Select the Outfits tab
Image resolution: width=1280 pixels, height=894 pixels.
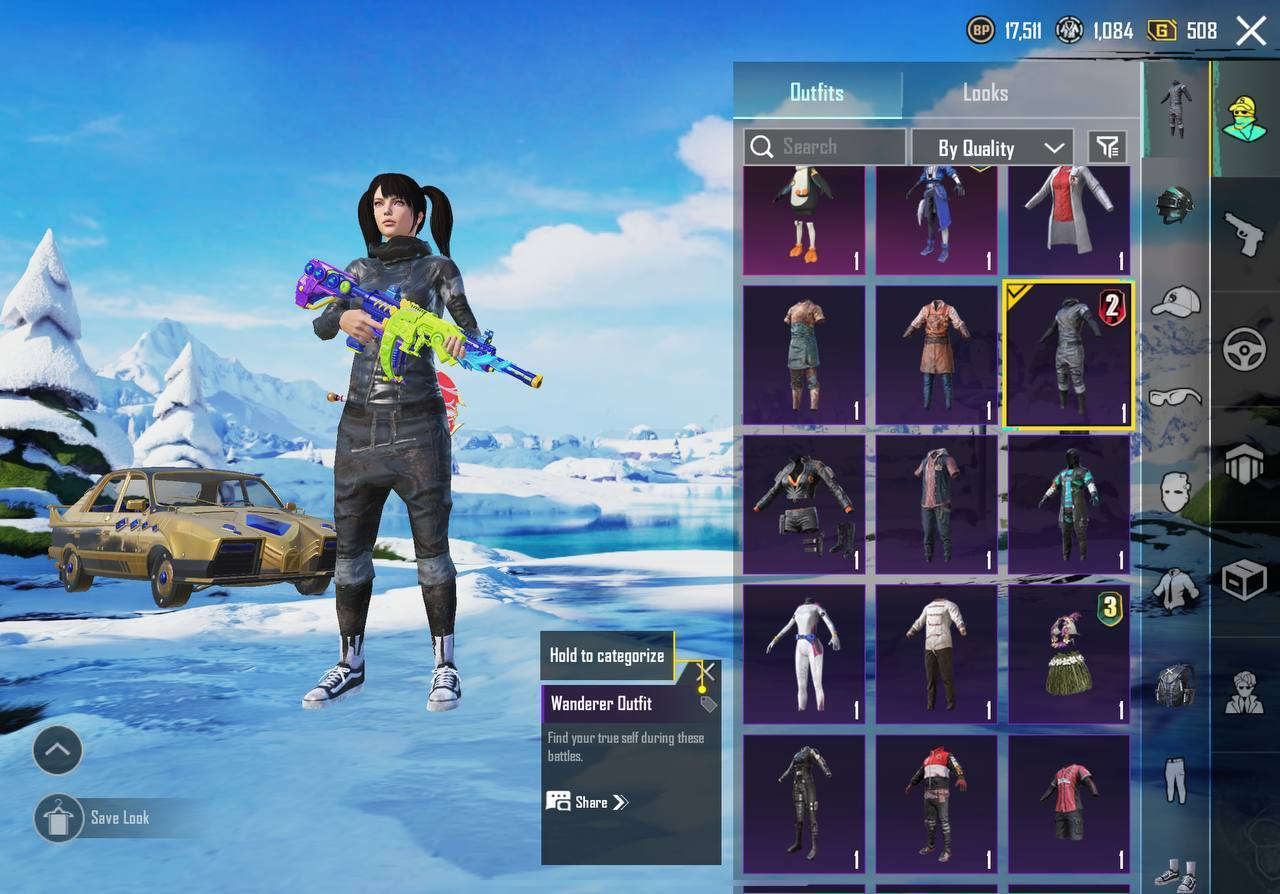pyautogui.click(x=817, y=93)
